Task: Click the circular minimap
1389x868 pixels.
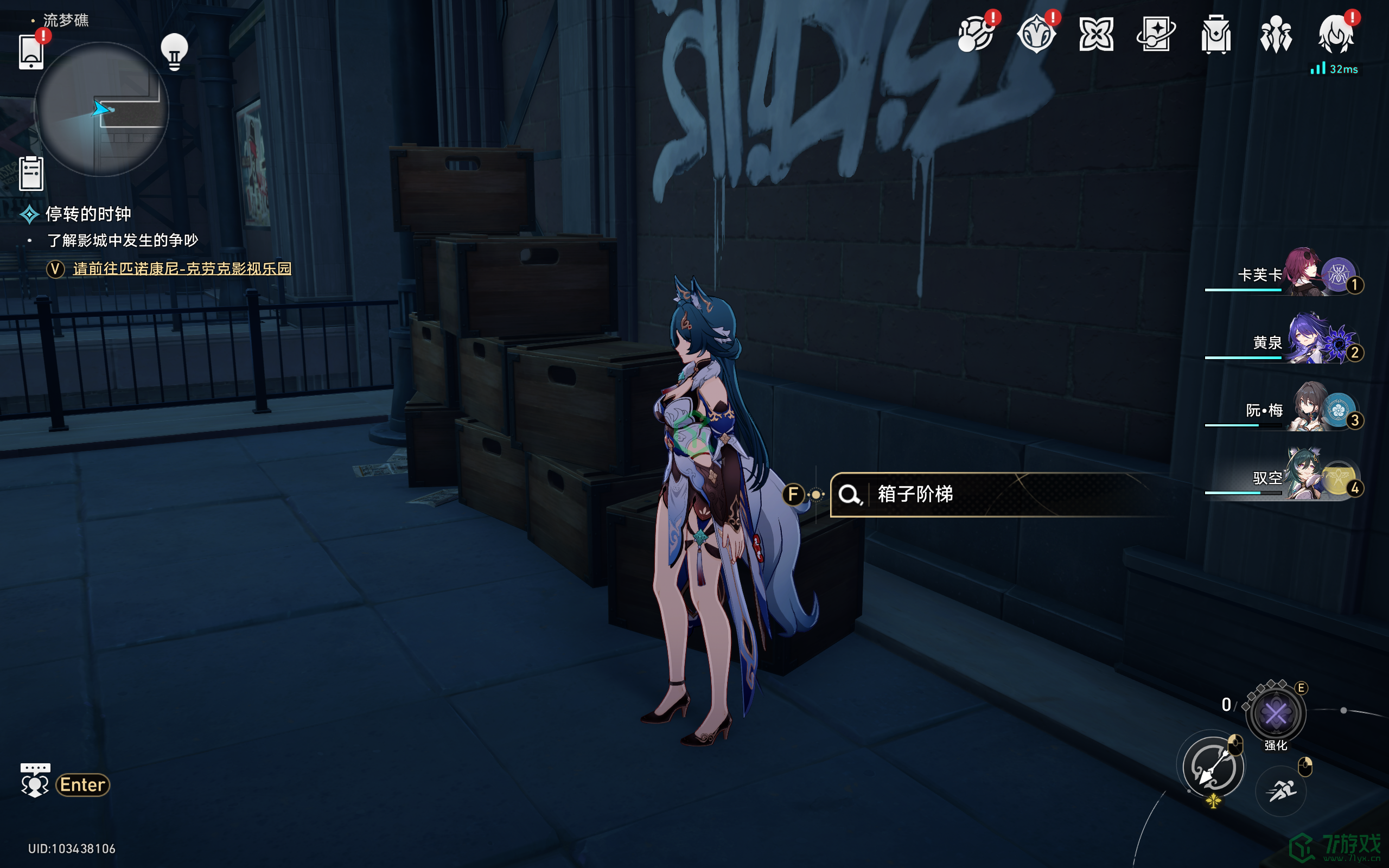Action: [x=101, y=109]
